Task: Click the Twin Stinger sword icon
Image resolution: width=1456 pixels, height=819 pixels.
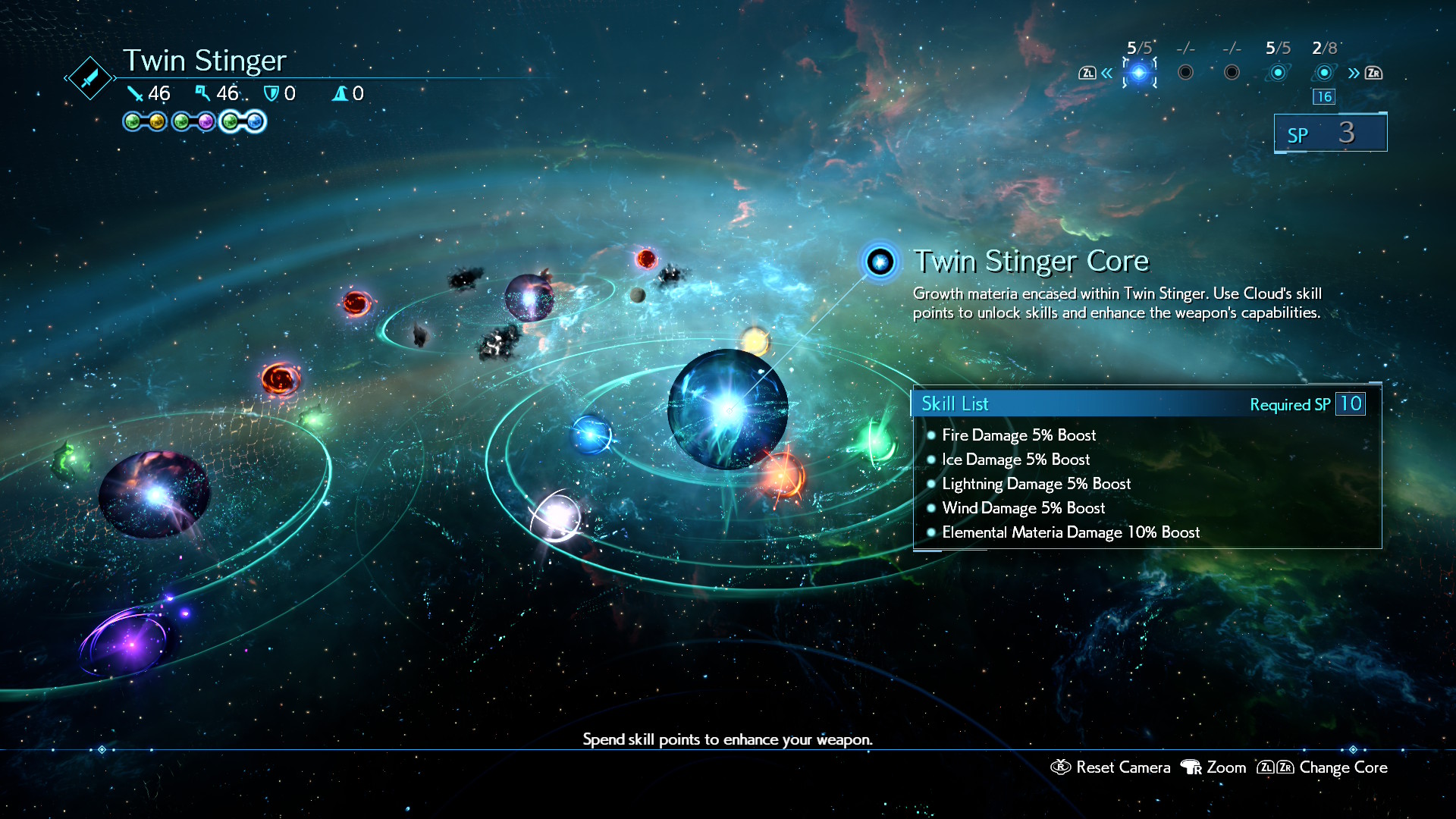Action: 89,77
